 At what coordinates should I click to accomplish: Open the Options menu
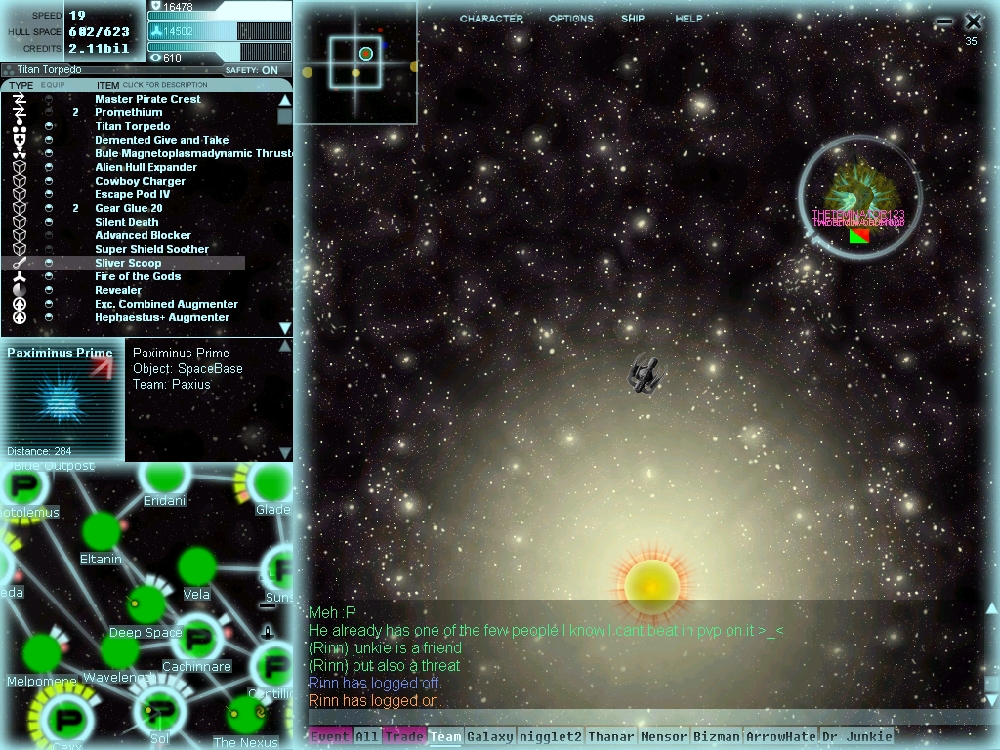pyautogui.click(x=571, y=19)
